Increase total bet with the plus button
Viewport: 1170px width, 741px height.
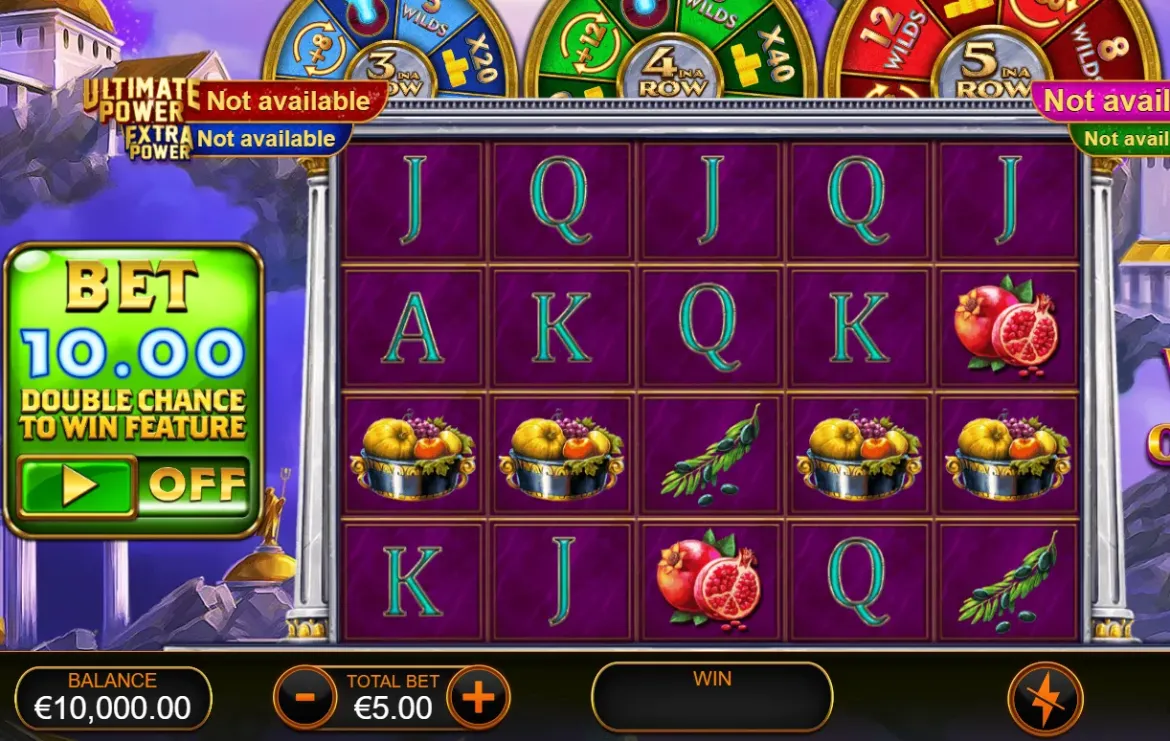[x=478, y=697]
